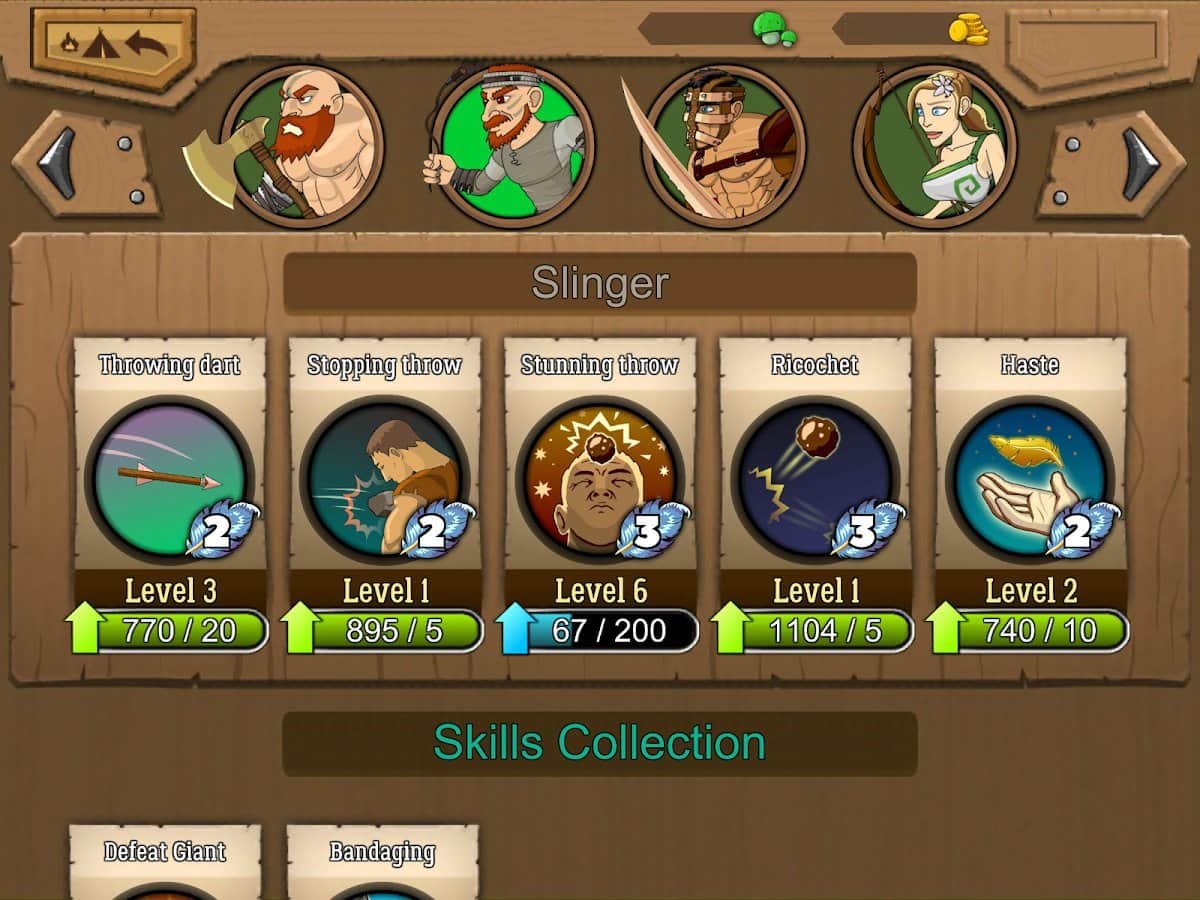Viewport: 1200px width, 900px height.
Task: Upgrade Stopping throw using the 895 / 5 bar
Action: 385,631
